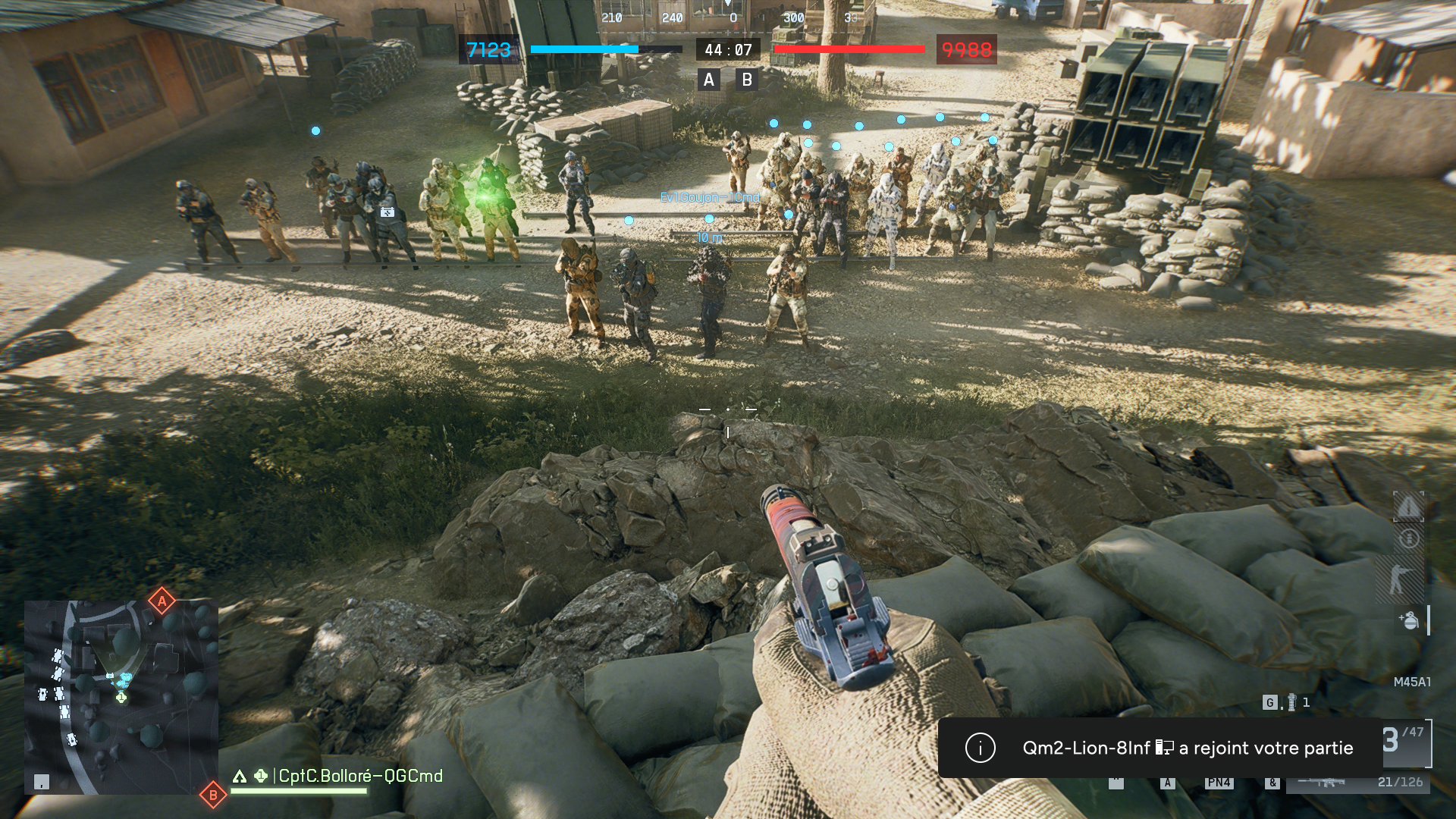1456x819 pixels.
Task: Click the standing soldier stance icon
Action: [x=1400, y=579]
